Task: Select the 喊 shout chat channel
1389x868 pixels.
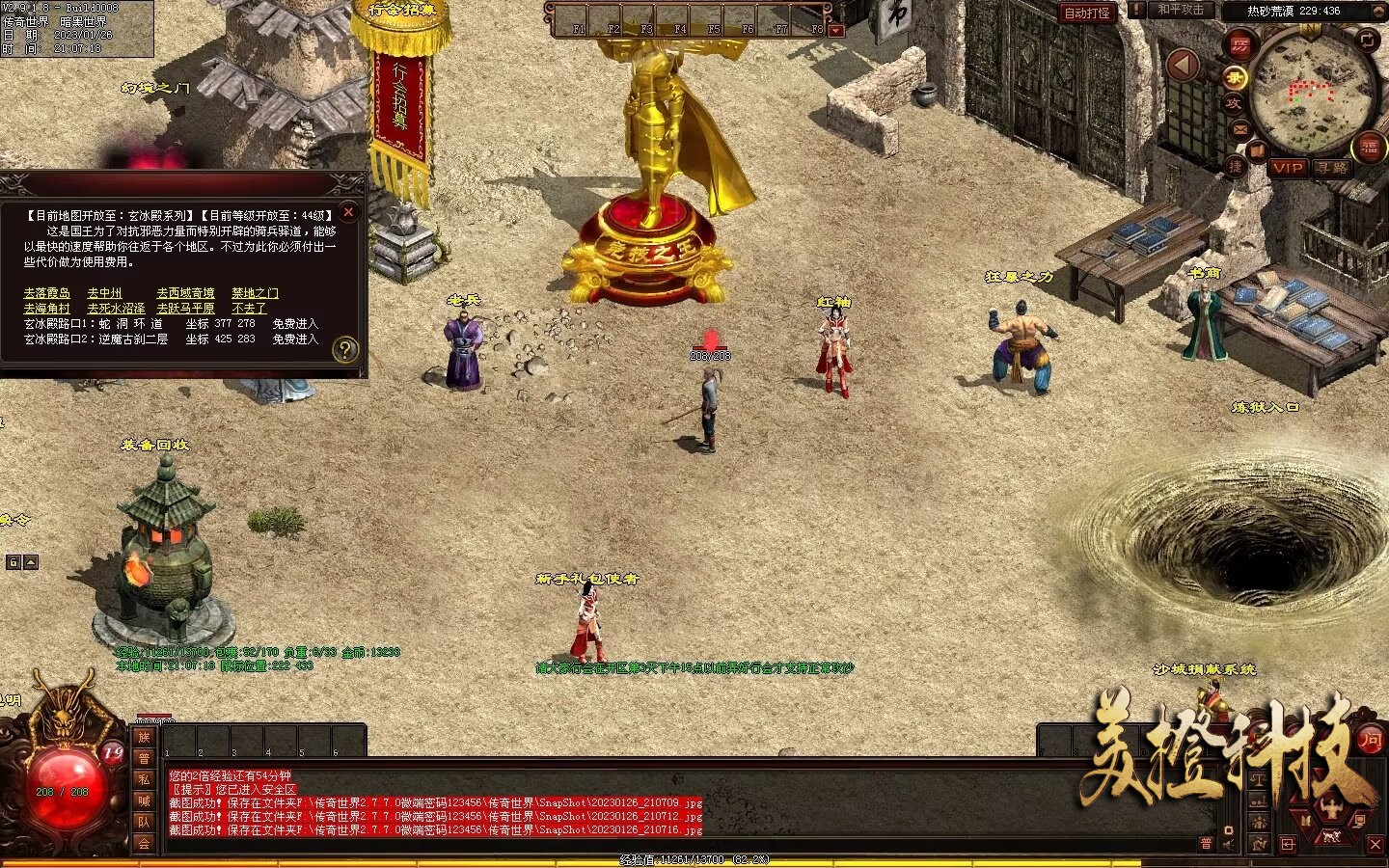Action: 144,800
